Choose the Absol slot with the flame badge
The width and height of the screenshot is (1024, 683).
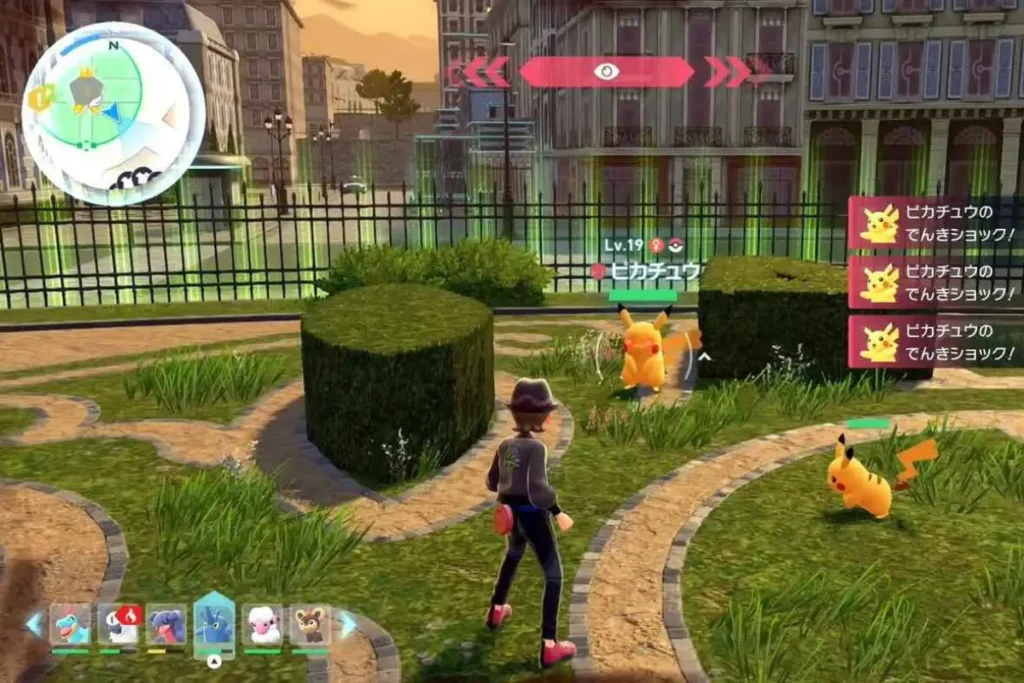coord(118,624)
